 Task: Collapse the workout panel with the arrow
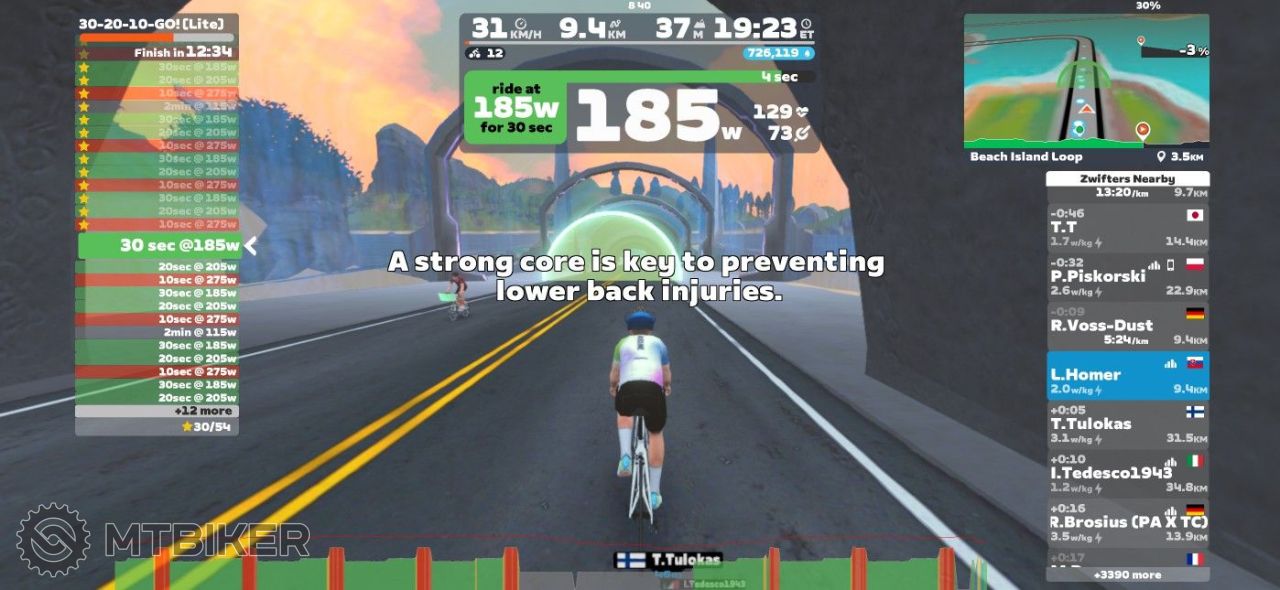point(252,246)
